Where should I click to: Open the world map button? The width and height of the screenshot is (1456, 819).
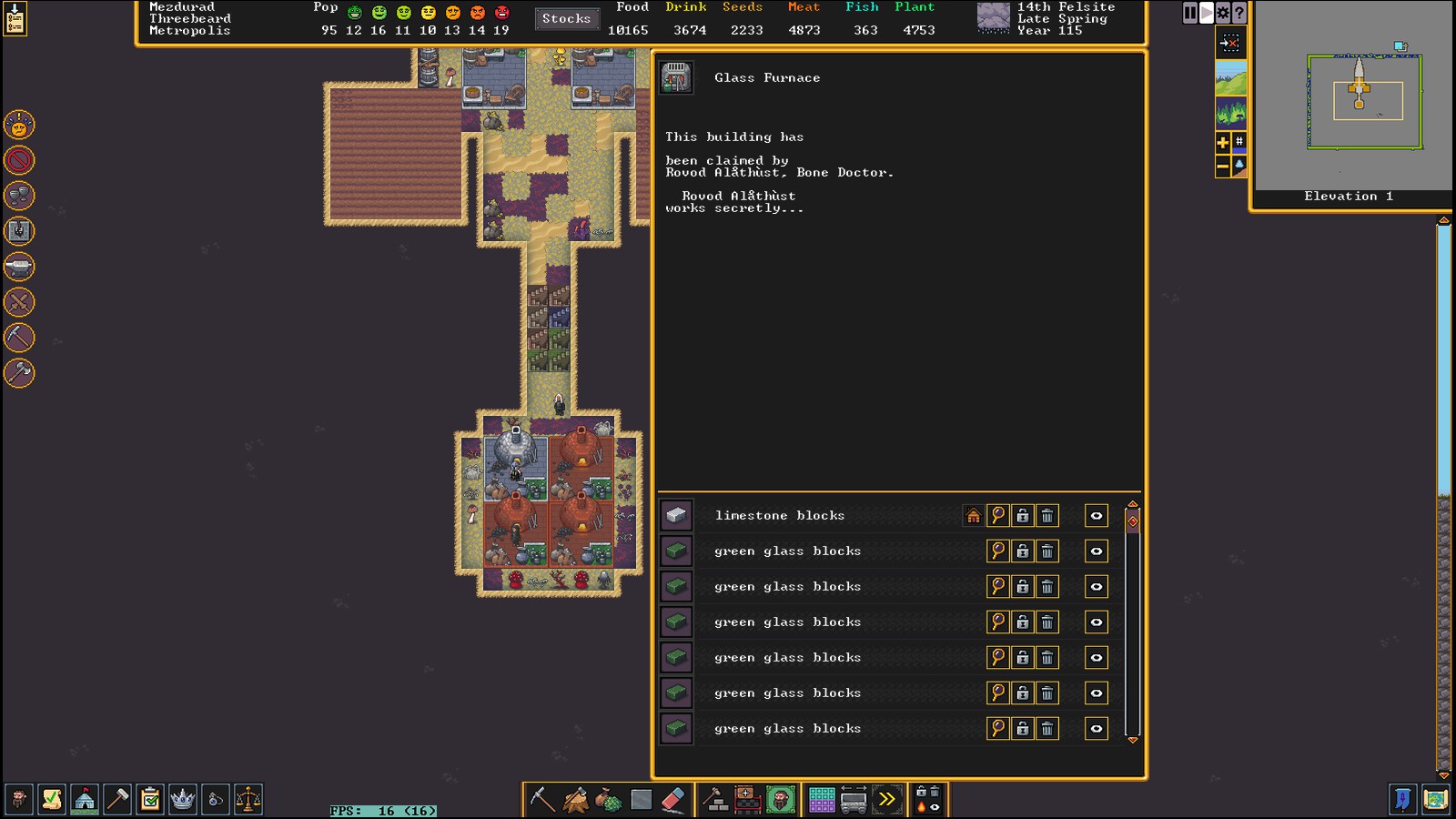(x=1435, y=800)
